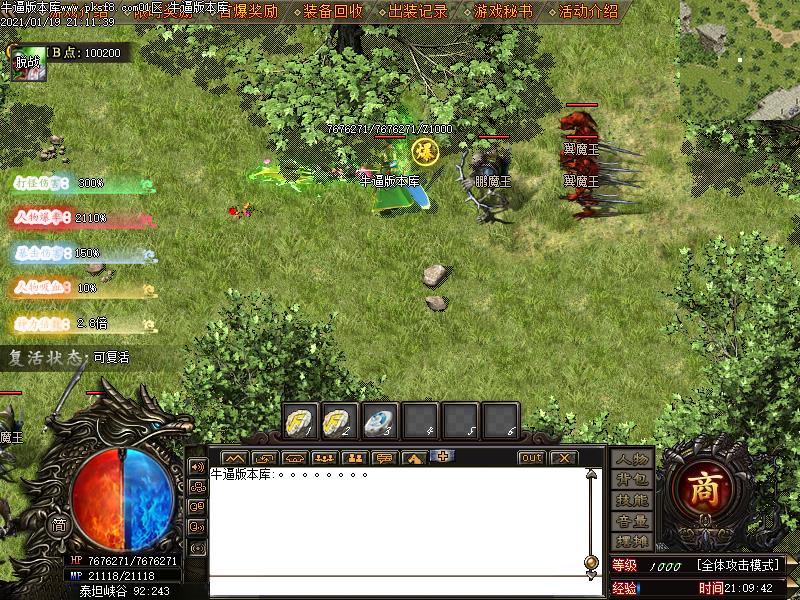This screenshot has width=800, height=600.
Task: Open the 装备回收 equipment recycle menu
Action: coord(333,12)
